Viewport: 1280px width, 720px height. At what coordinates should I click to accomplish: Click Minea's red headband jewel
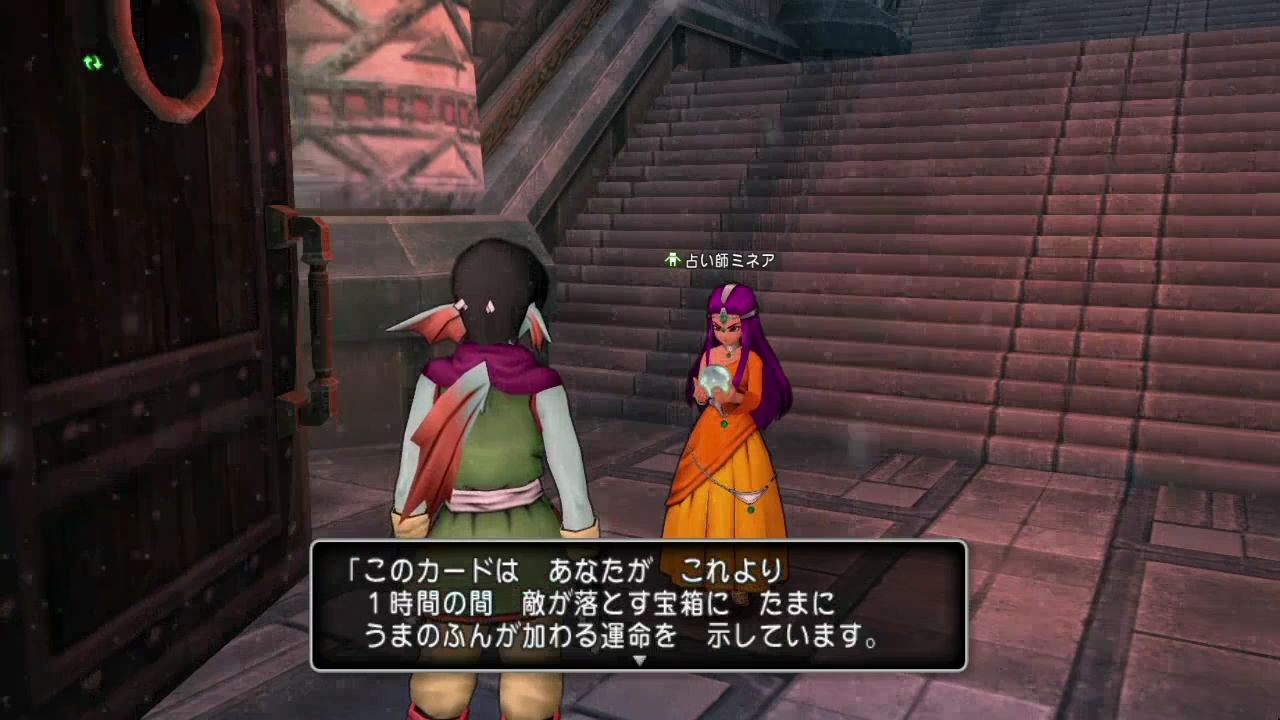coord(724,319)
